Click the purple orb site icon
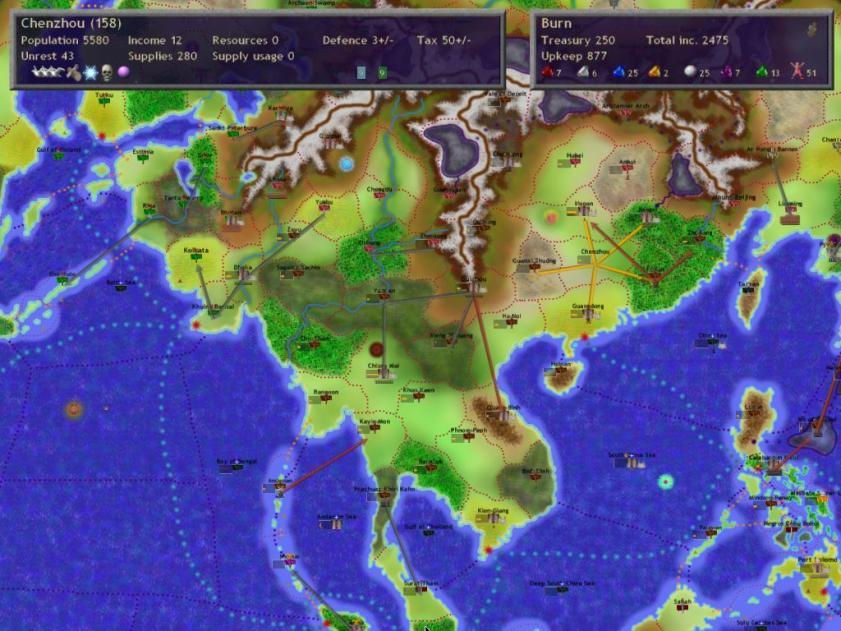The width and height of the screenshot is (841, 631). point(123,72)
